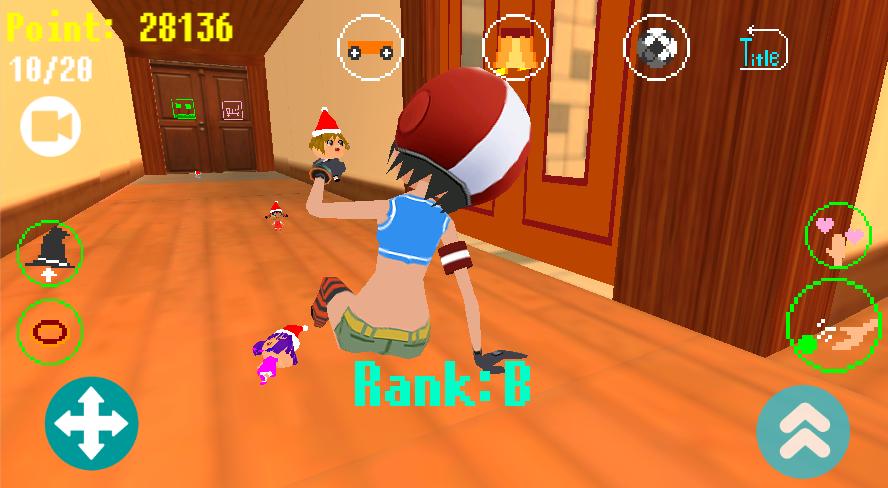888x488 pixels.
Task: Tap the skateboard icon
Action: click(x=370, y=47)
